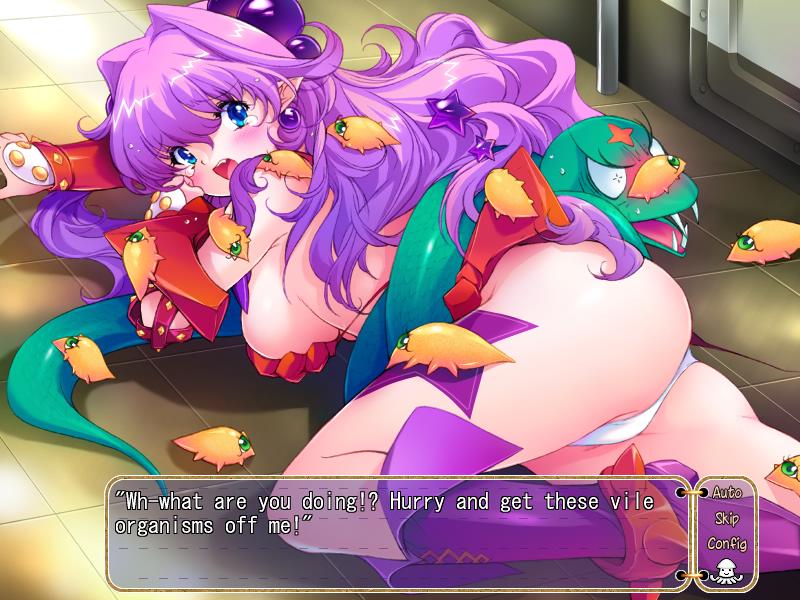The image size is (800, 600).
Task: Enable Auto text advance
Action: [726, 493]
